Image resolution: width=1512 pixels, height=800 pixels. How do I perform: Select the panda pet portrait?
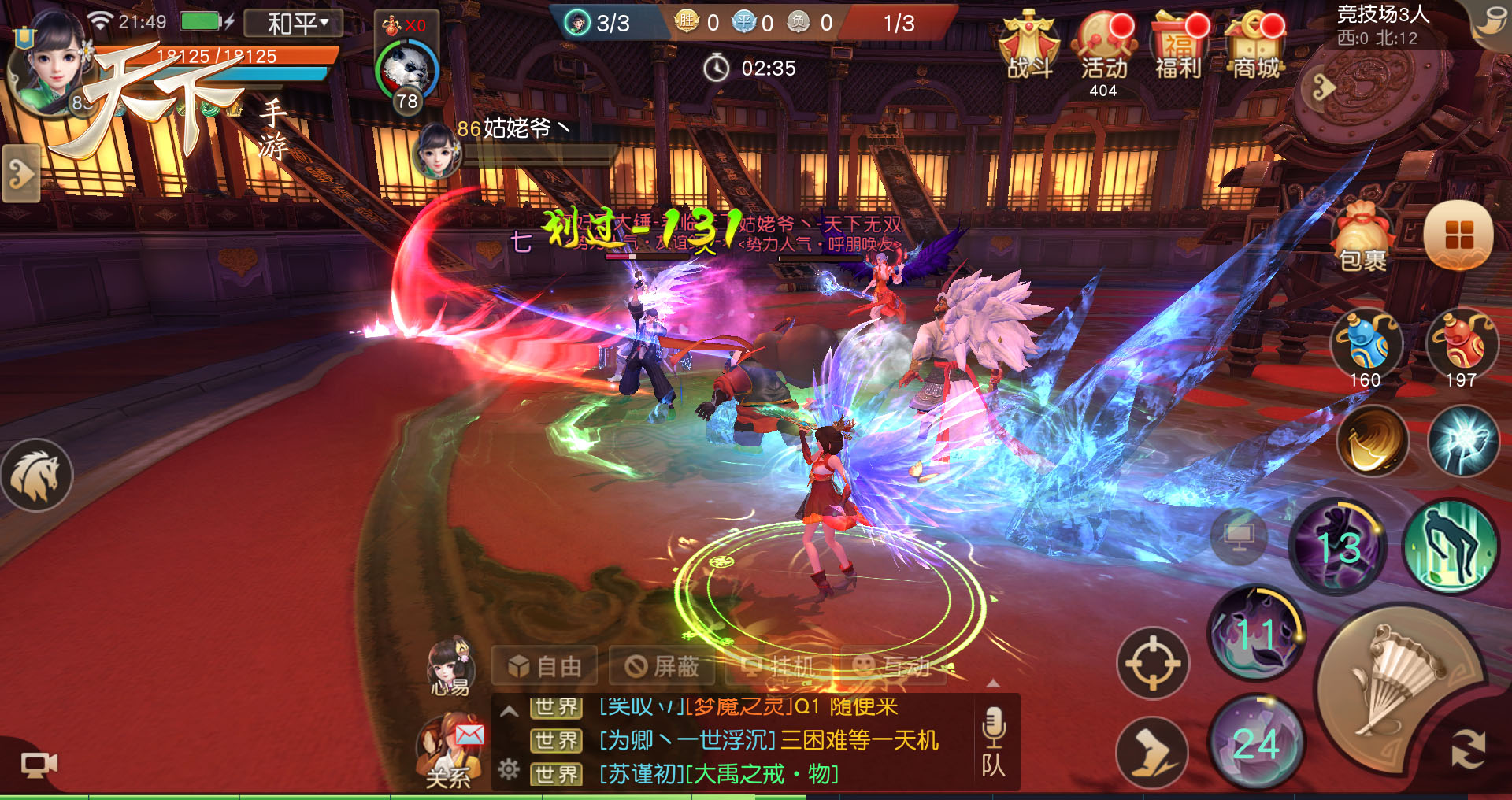406,72
